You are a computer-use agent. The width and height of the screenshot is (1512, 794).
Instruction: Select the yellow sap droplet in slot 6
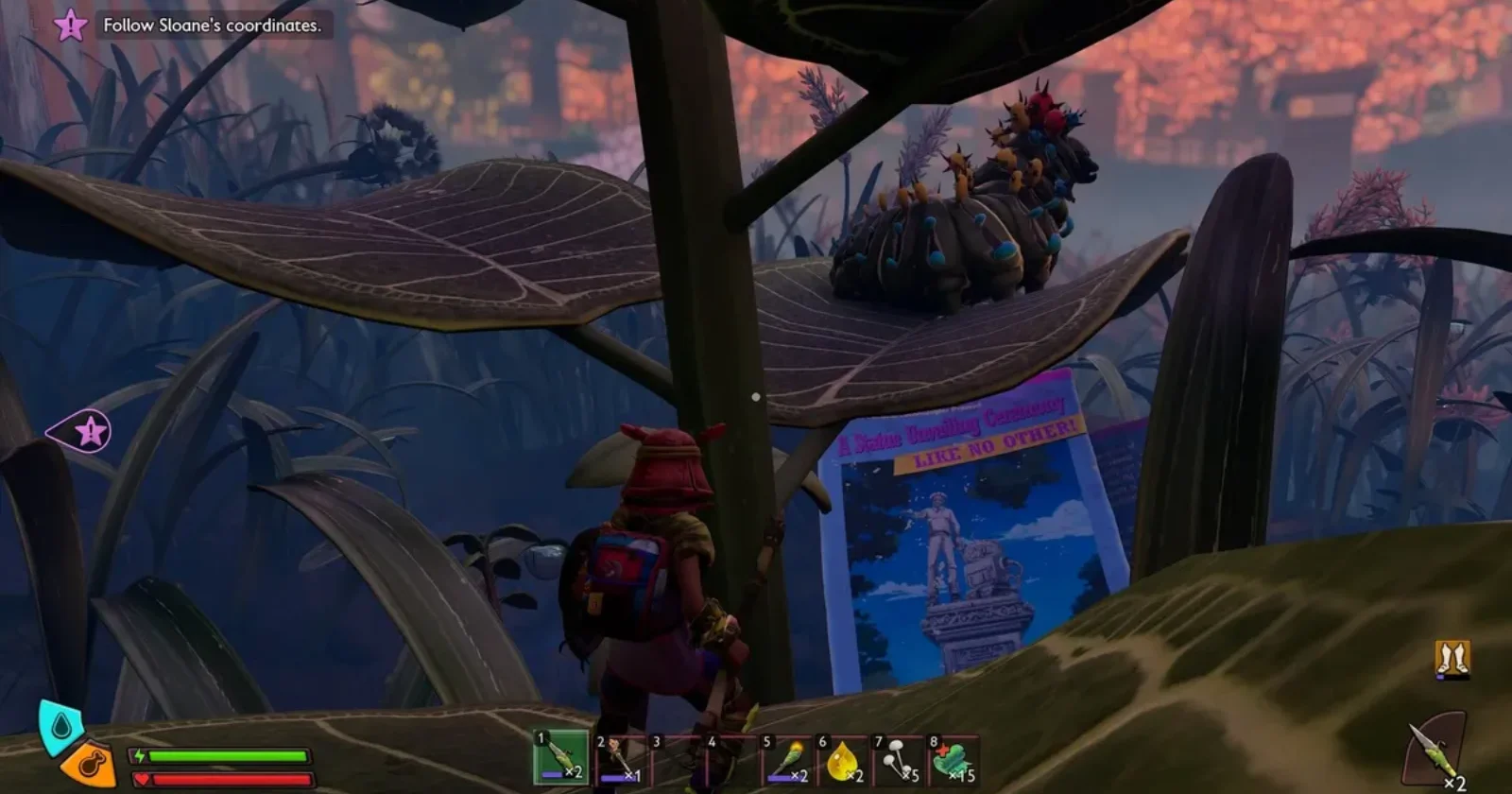[x=843, y=759]
